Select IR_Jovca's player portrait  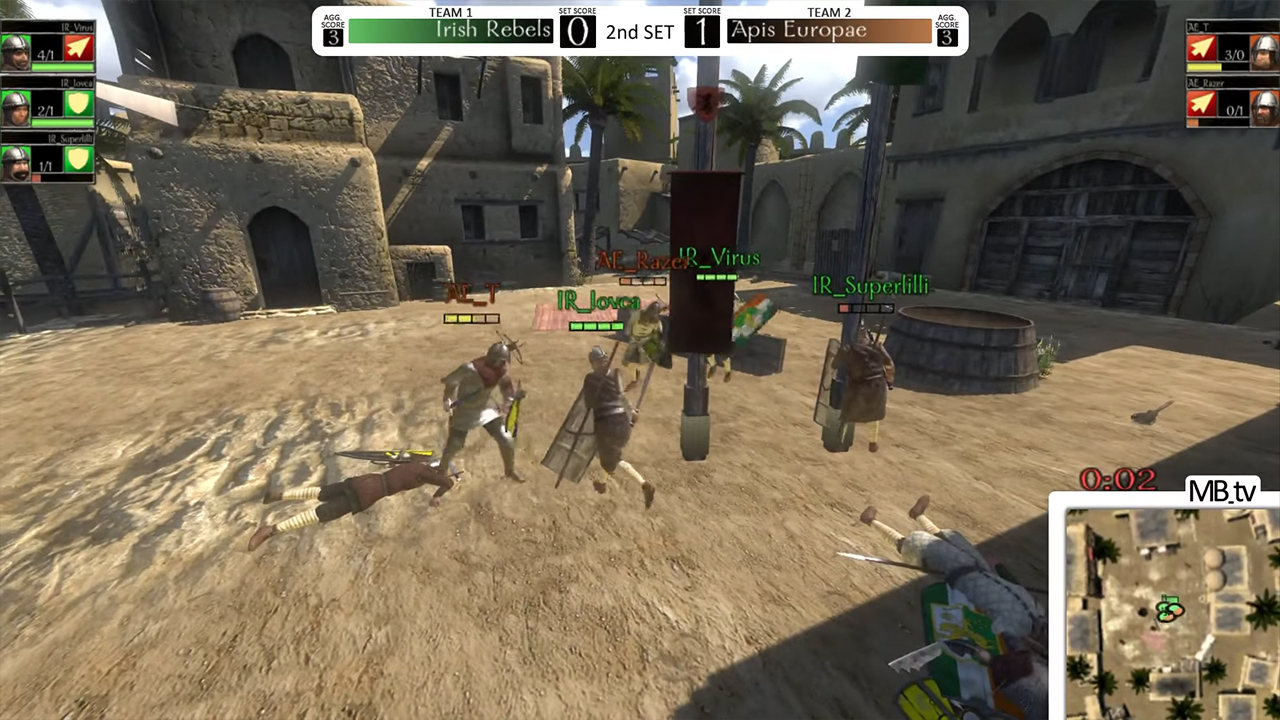[16, 105]
